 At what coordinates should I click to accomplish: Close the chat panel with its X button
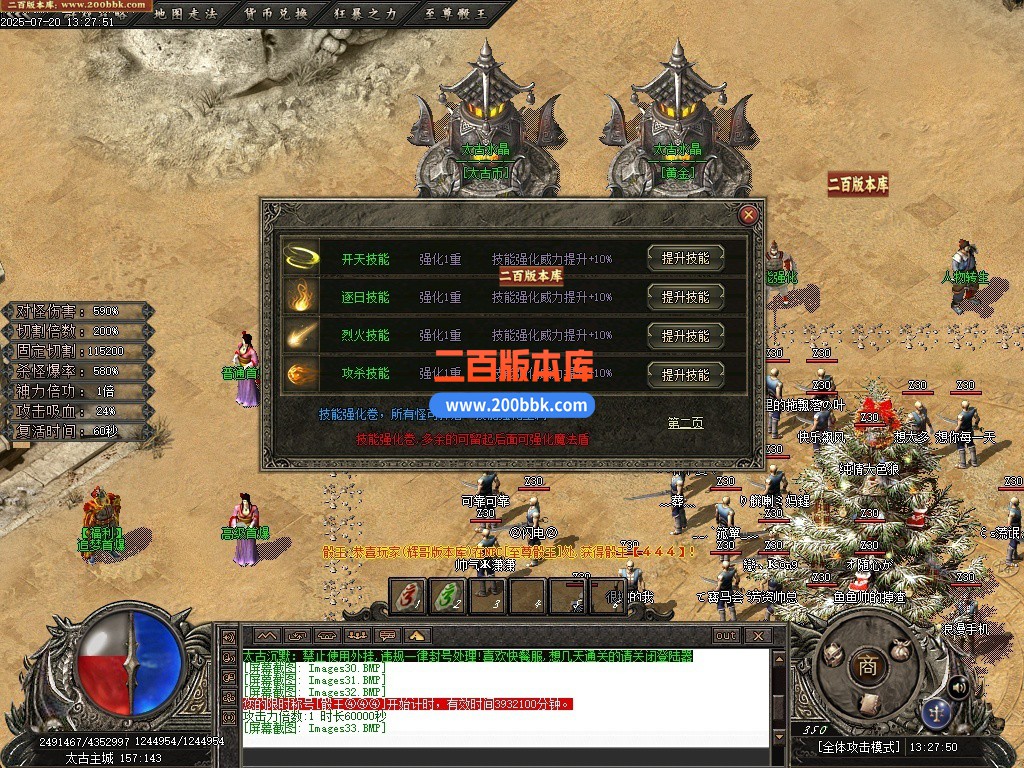758,636
